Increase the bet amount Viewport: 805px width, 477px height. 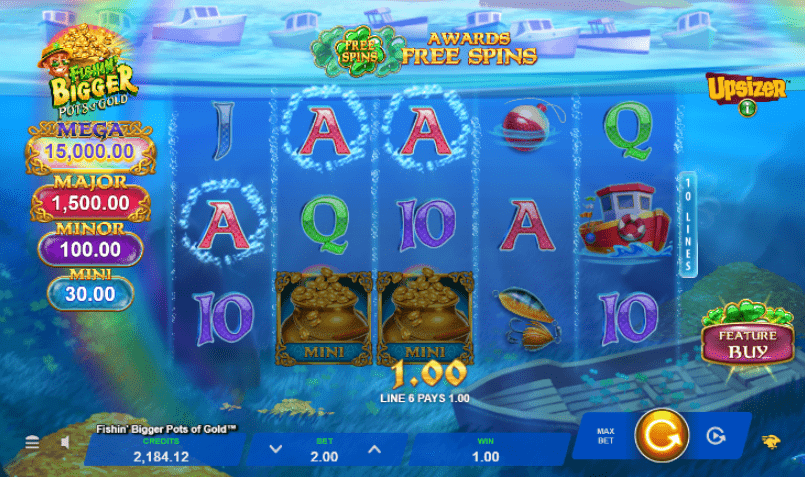[374, 450]
